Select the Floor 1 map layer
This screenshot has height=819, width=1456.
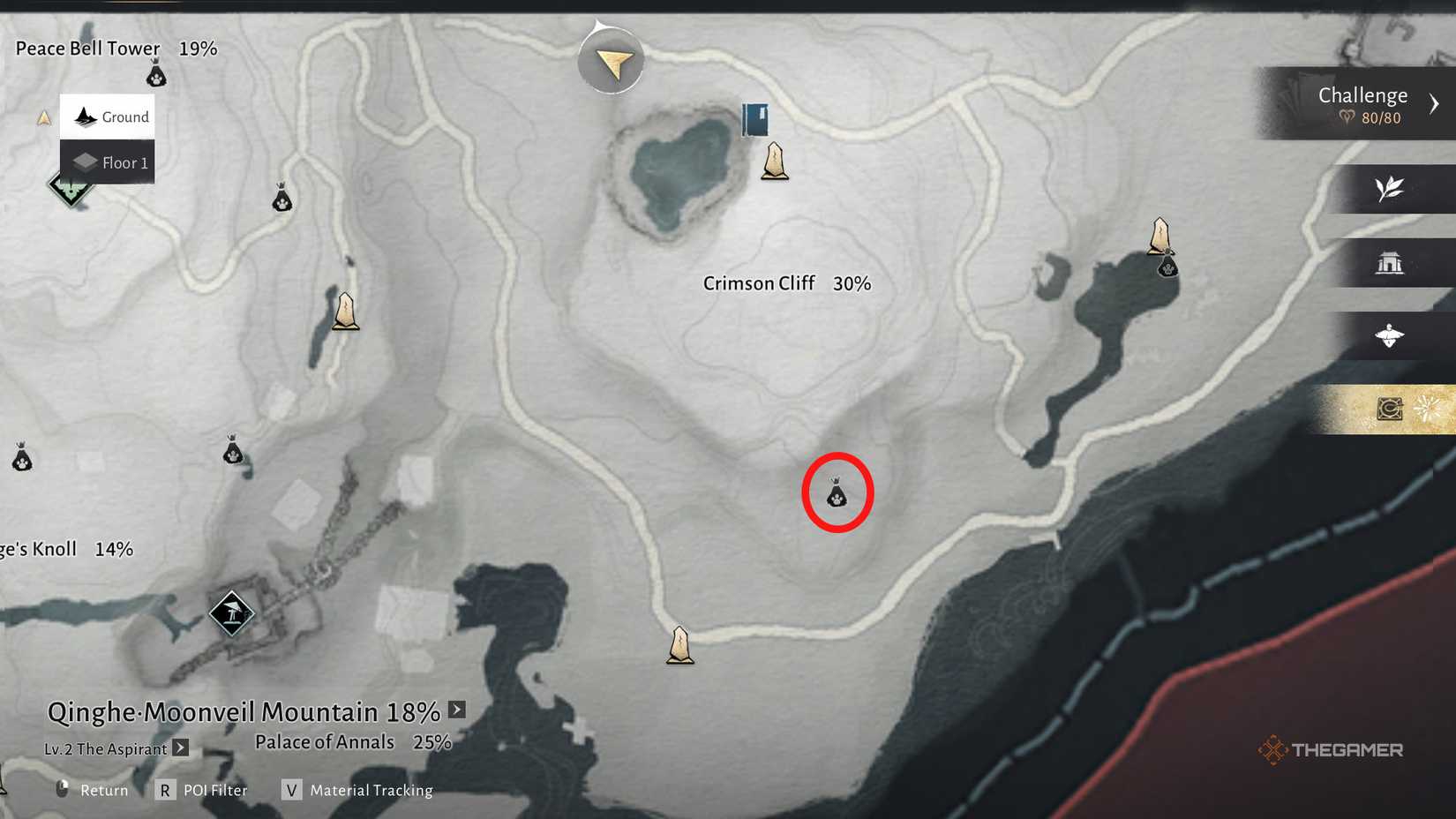coord(108,162)
